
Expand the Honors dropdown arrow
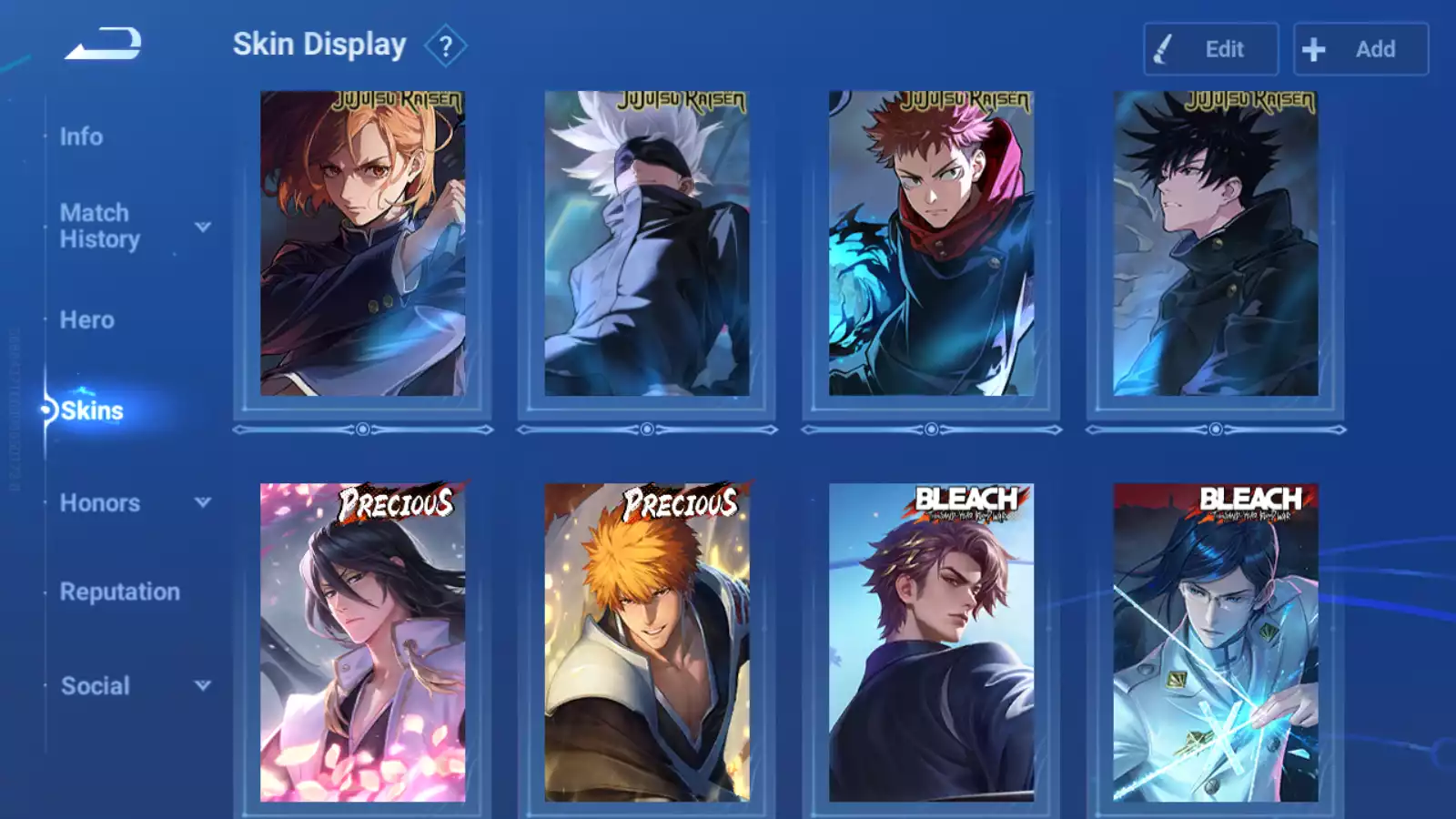[203, 502]
